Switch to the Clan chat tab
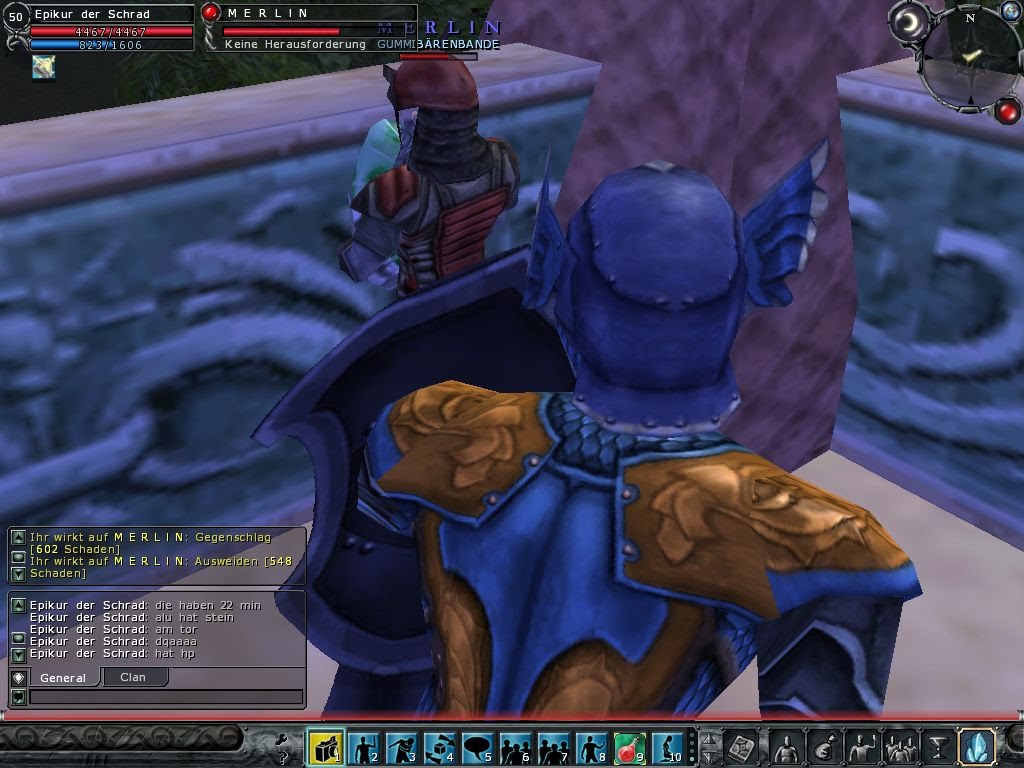 click(133, 677)
